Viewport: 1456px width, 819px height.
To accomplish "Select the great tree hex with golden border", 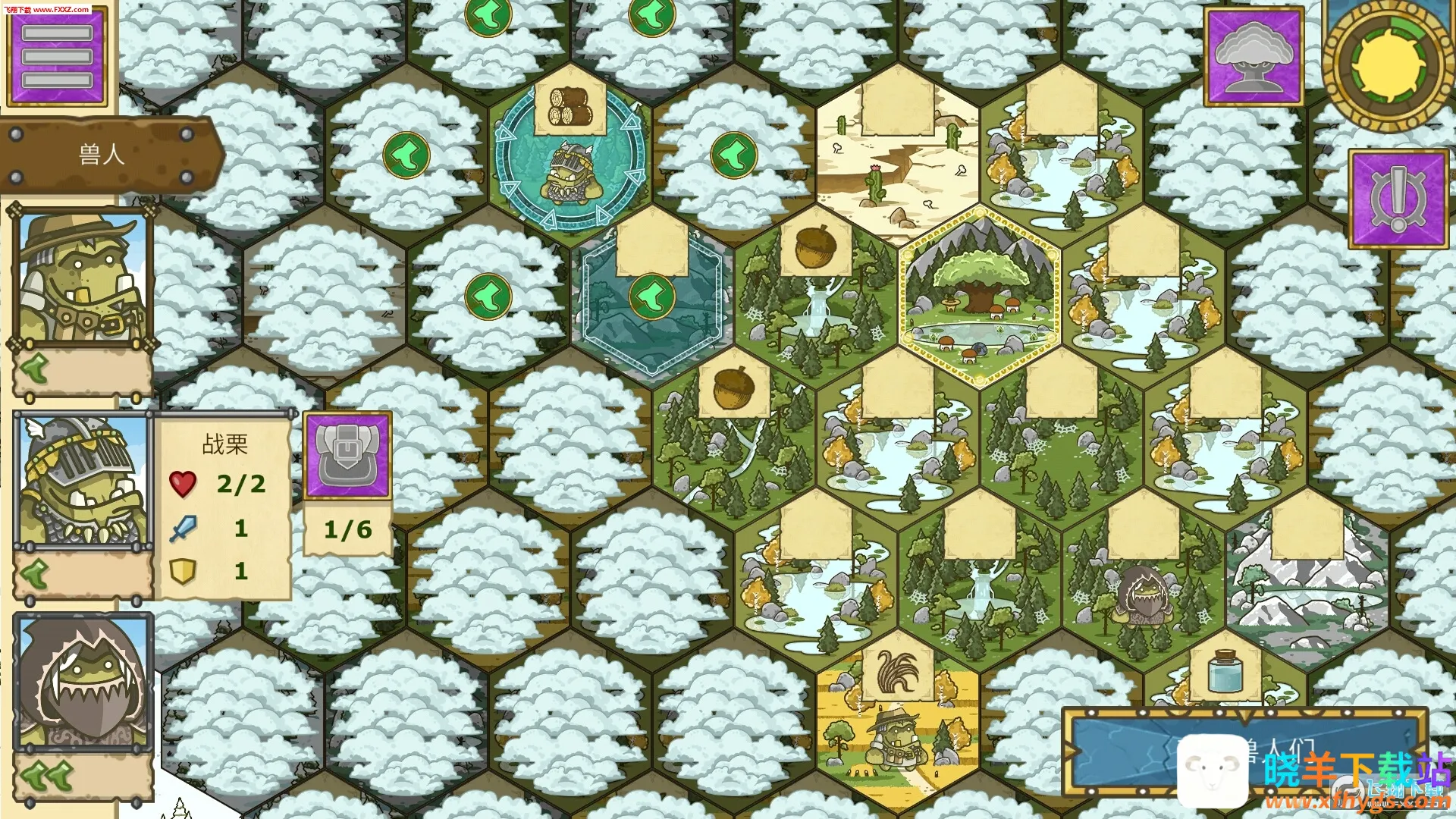I will 979,296.
